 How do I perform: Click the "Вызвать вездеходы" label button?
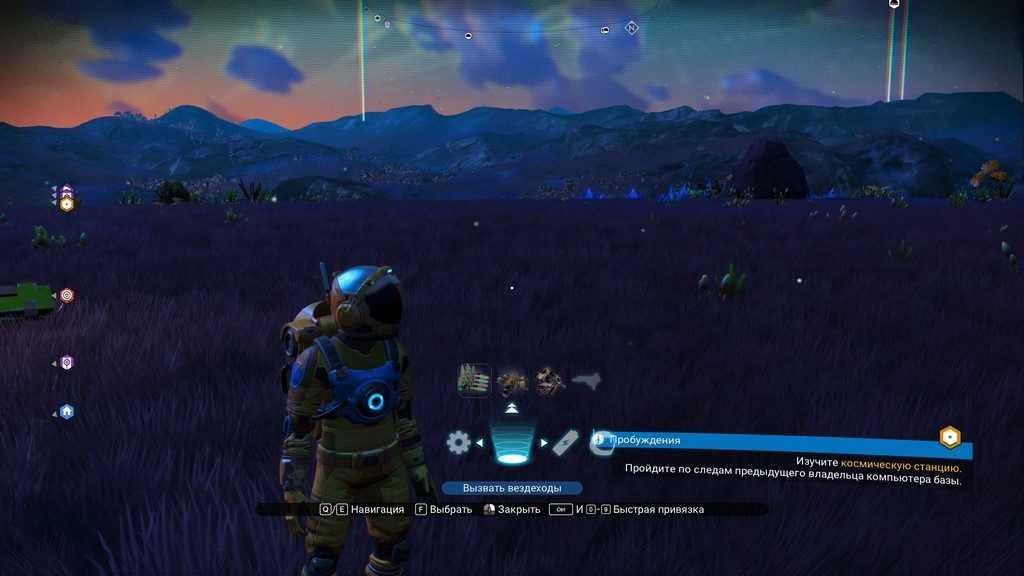tap(512, 488)
